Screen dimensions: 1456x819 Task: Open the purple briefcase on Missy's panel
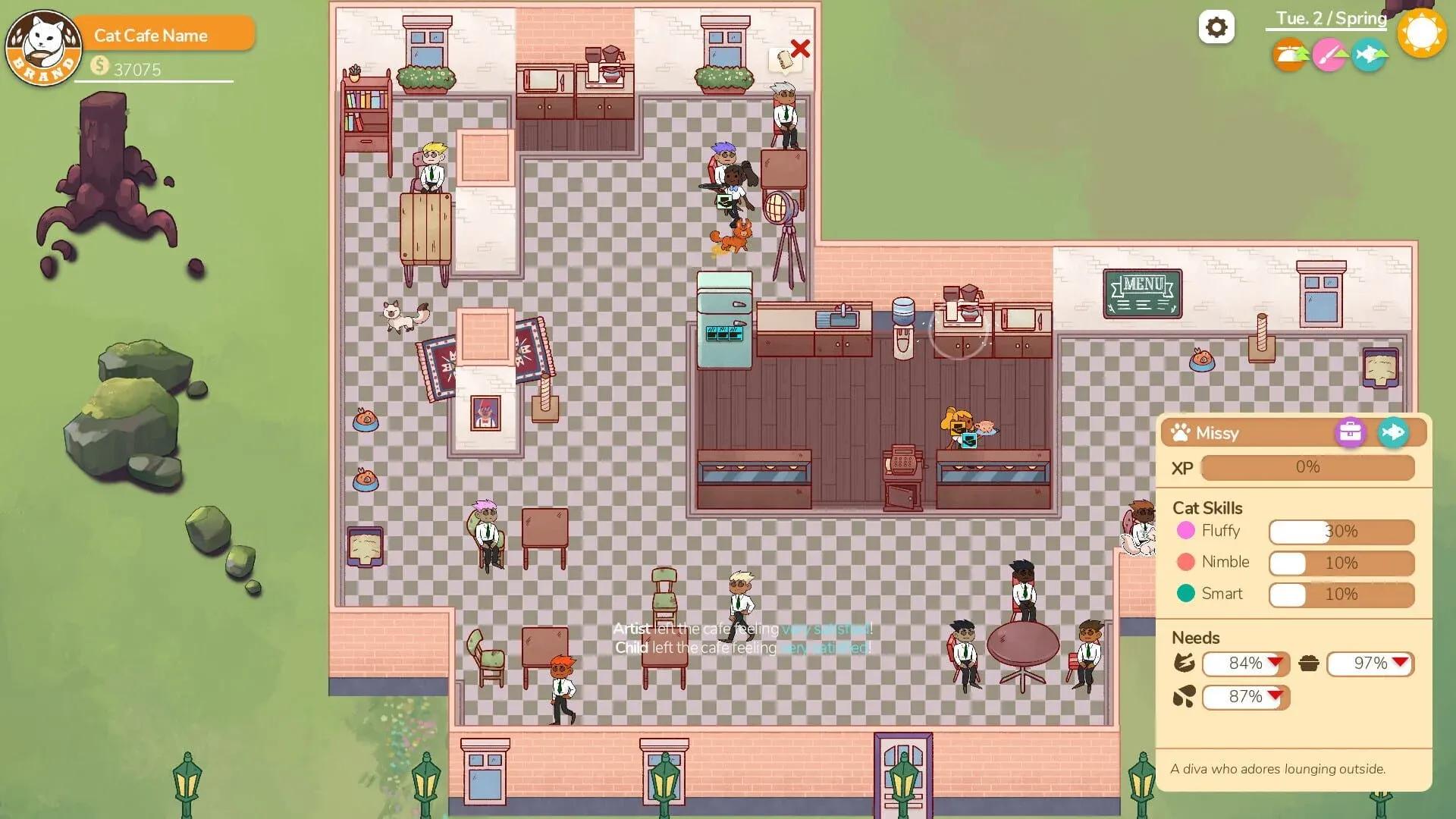(x=1351, y=433)
